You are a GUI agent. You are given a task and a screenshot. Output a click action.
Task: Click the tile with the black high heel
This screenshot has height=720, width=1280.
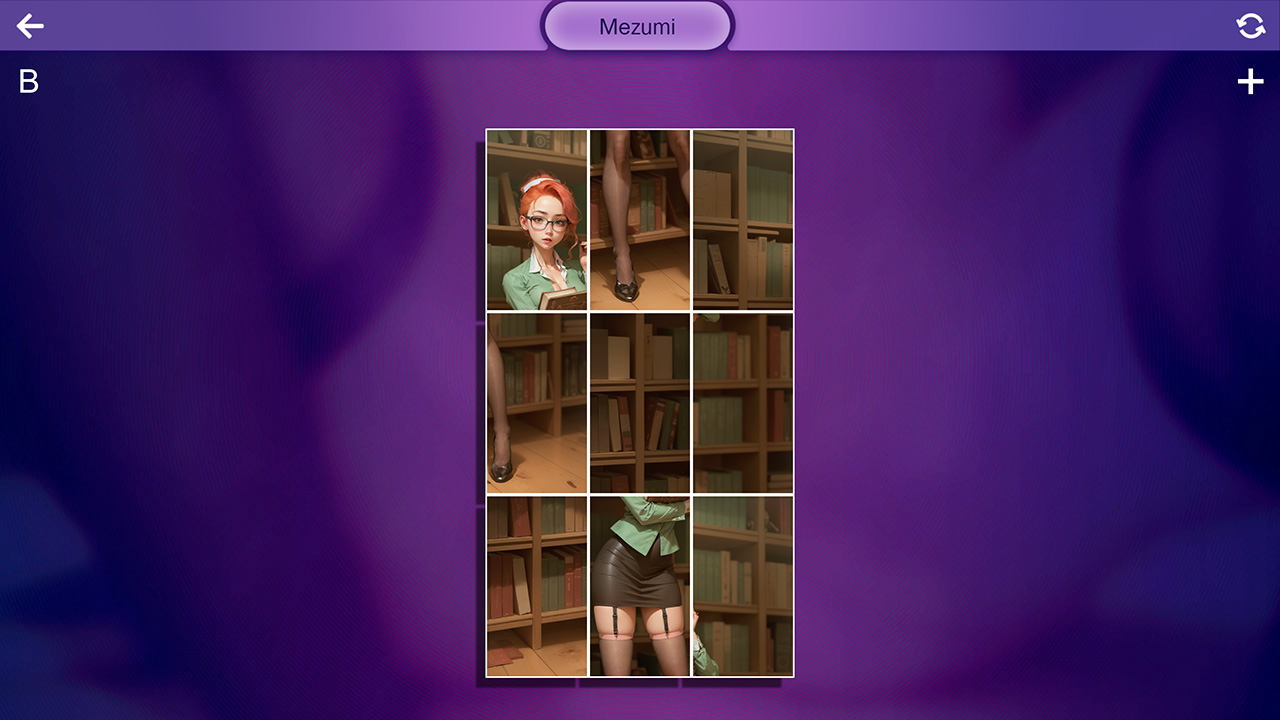tap(640, 219)
